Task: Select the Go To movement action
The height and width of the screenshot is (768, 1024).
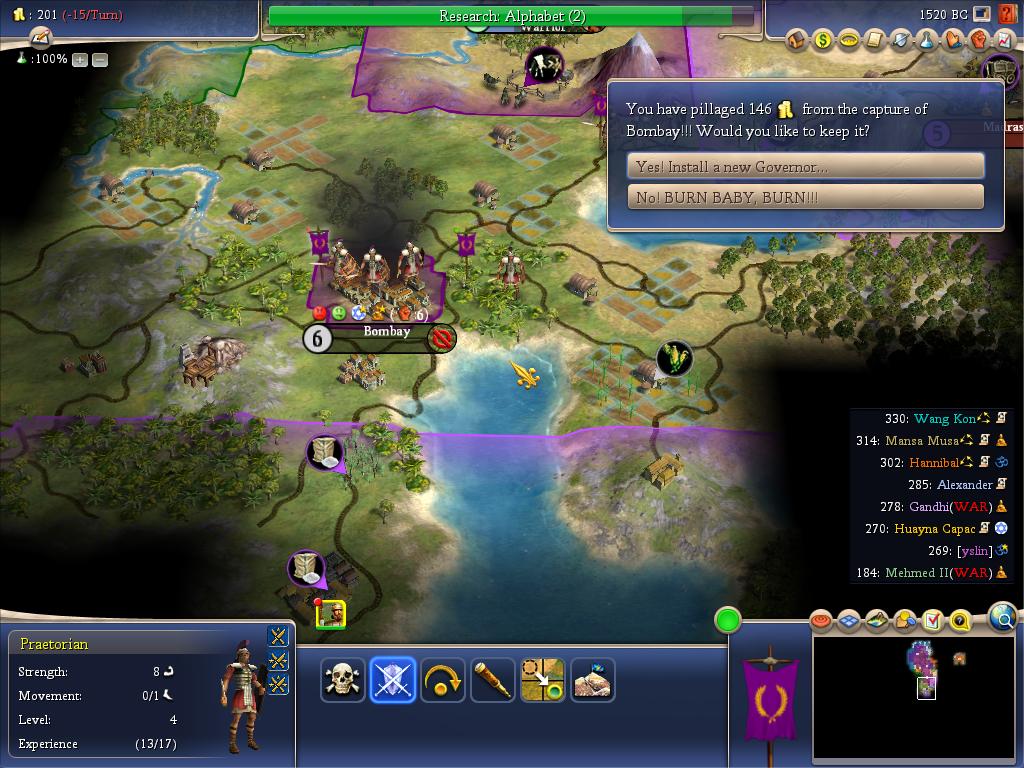Action: tap(542, 680)
